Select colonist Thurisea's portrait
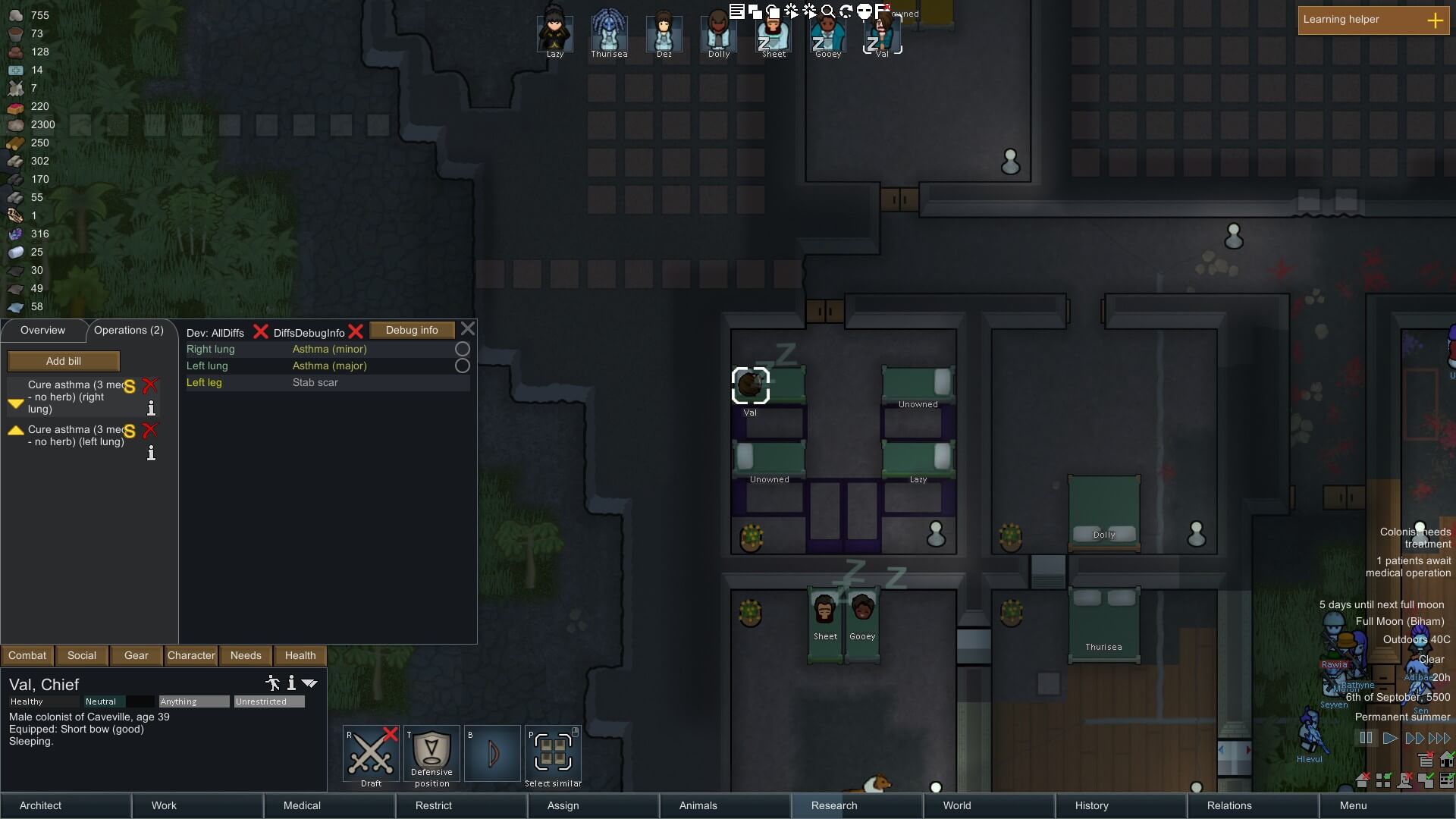Screen dimensions: 1456x819 609,33
